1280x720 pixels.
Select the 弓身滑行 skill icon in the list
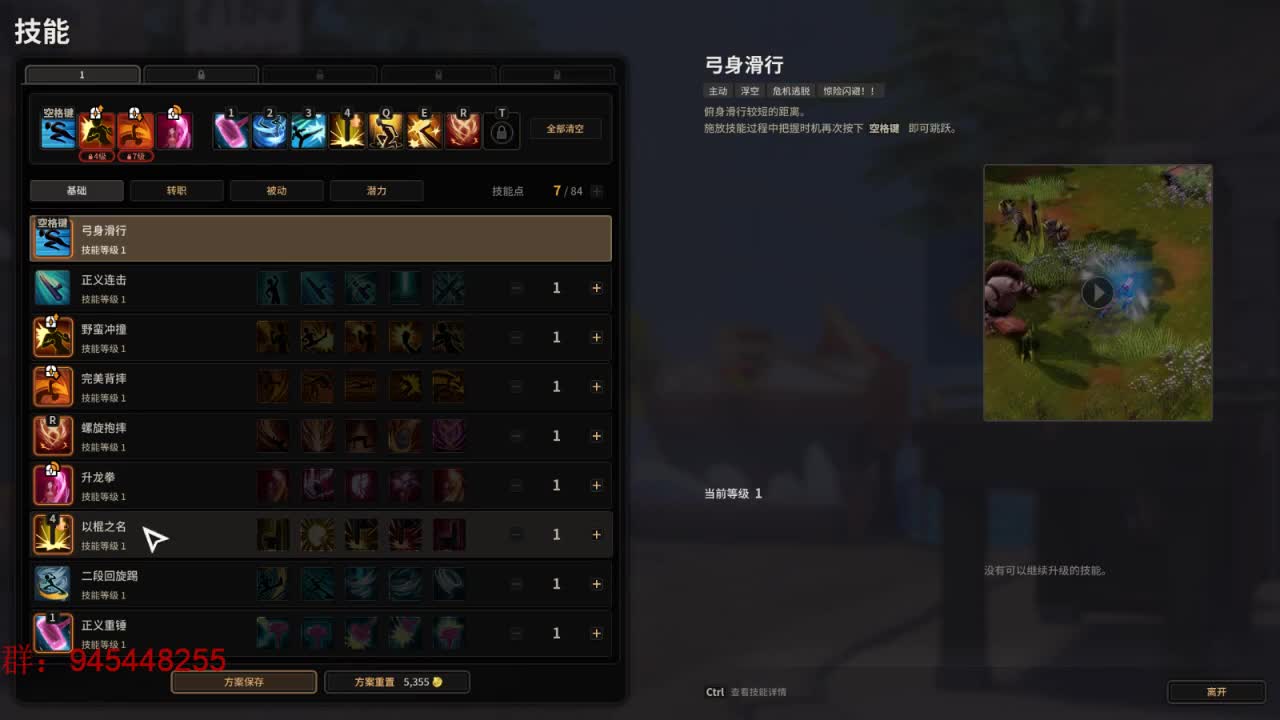click(53, 238)
